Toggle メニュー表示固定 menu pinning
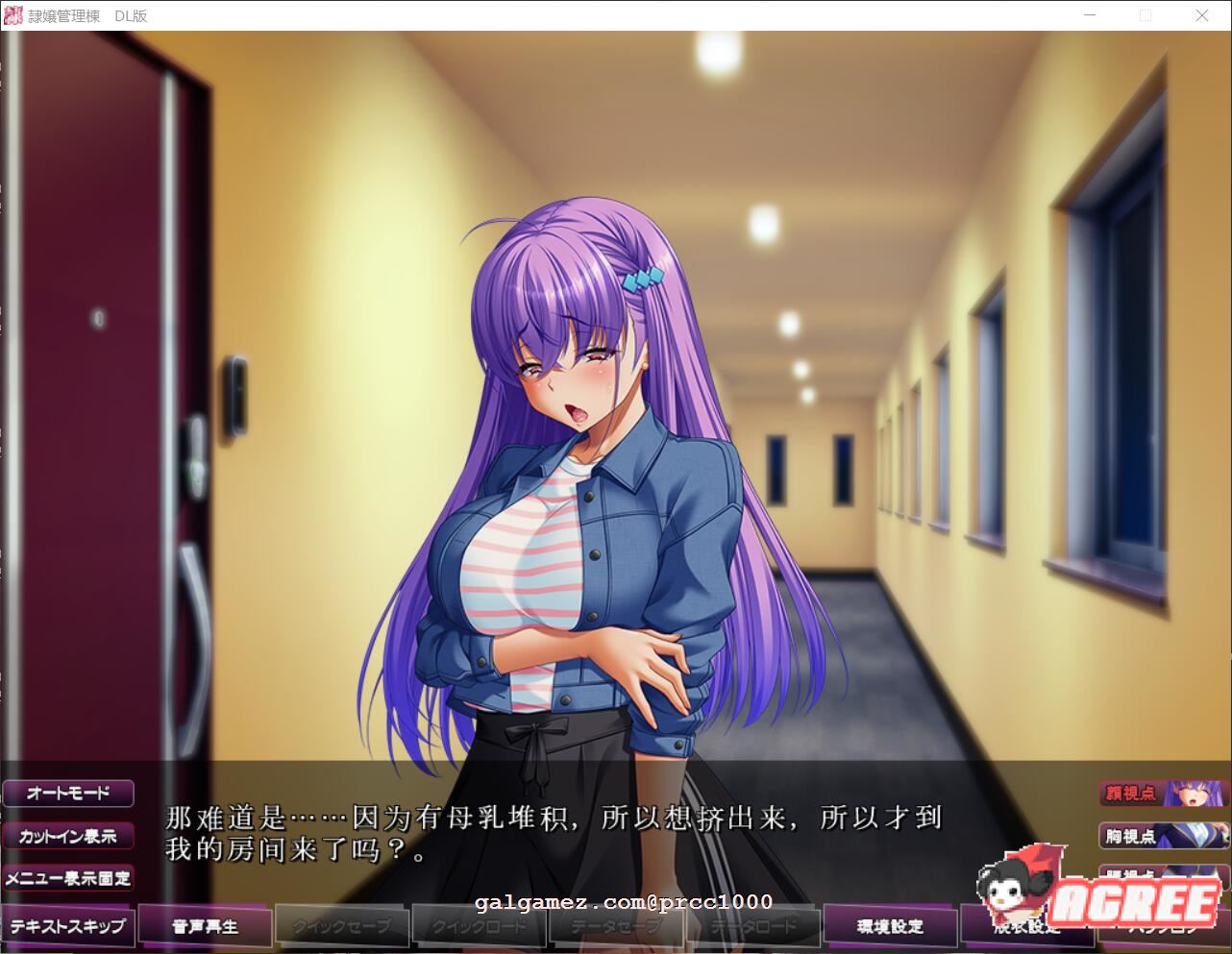1232x954 pixels. pos(68,877)
